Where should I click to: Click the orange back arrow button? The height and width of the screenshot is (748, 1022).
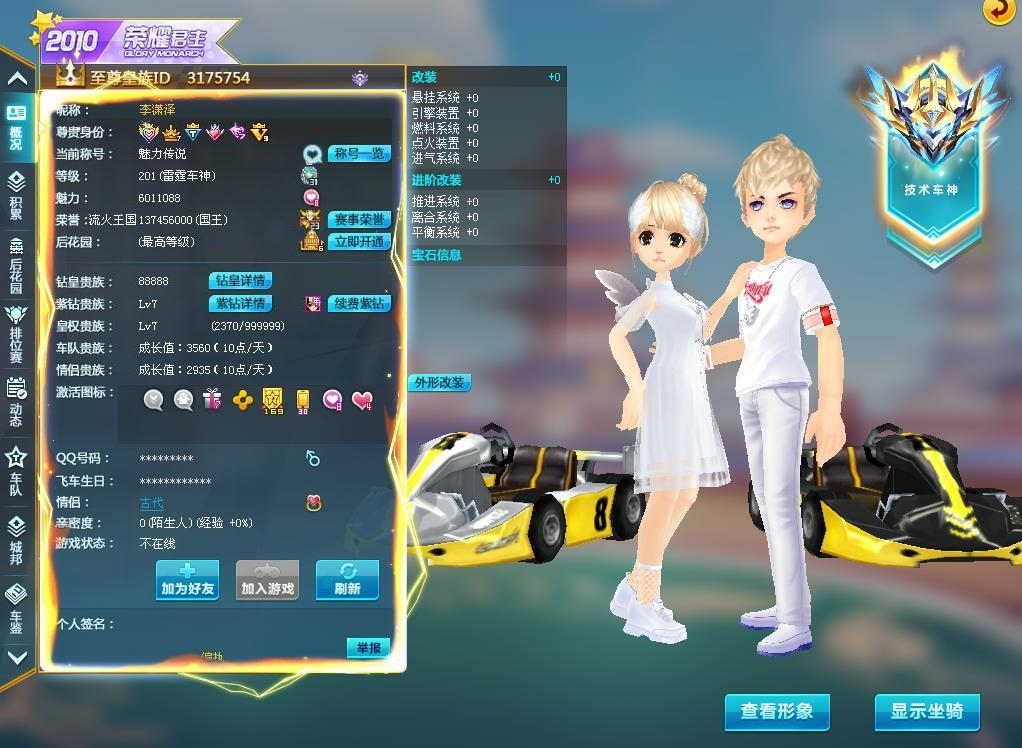(x=997, y=10)
